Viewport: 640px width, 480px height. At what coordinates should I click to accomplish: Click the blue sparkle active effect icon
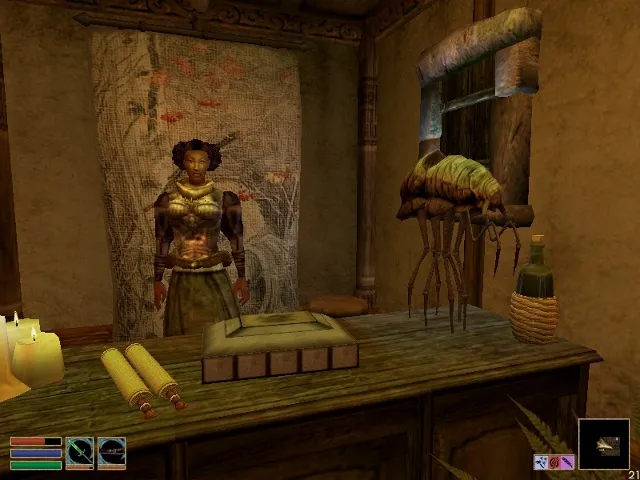(x=540, y=462)
